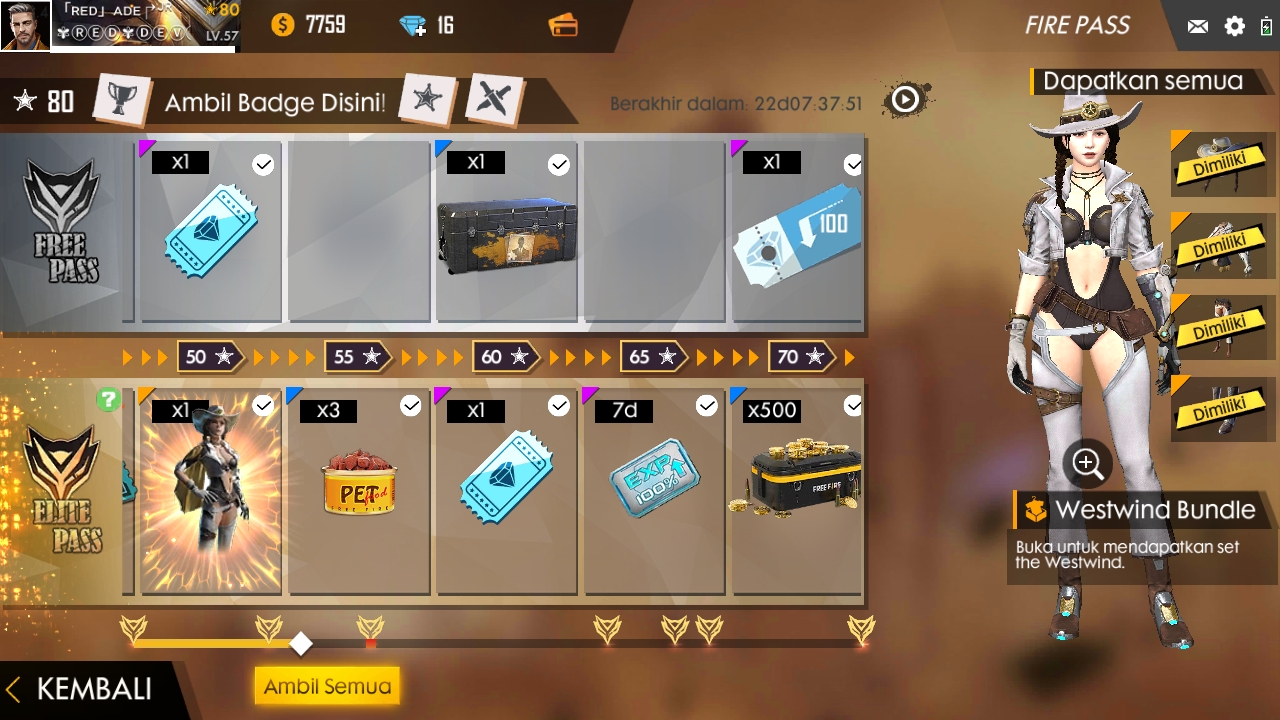1280x720 pixels.
Task: Open the trophy badge button
Action: (x=122, y=101)
